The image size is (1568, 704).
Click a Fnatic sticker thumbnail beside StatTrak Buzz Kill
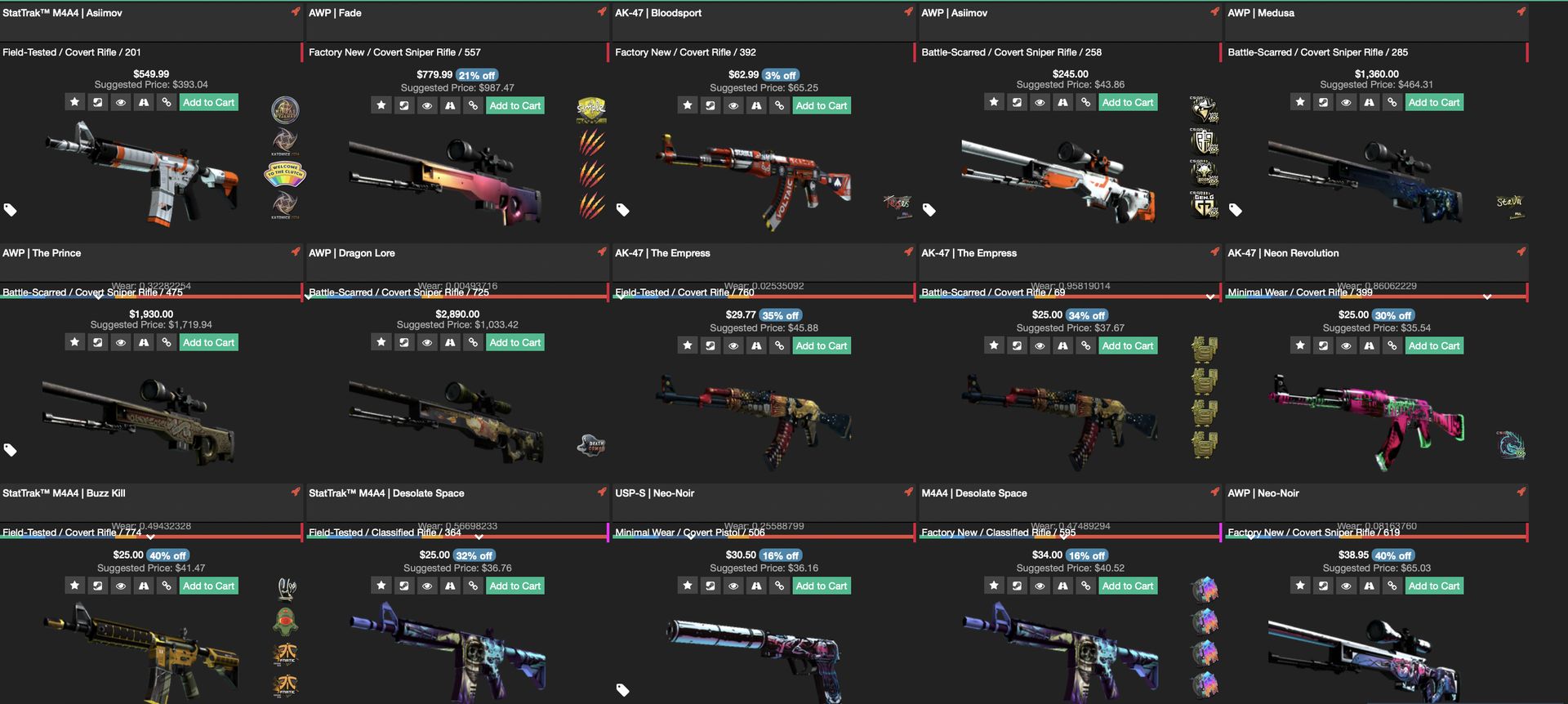point(285,653)
